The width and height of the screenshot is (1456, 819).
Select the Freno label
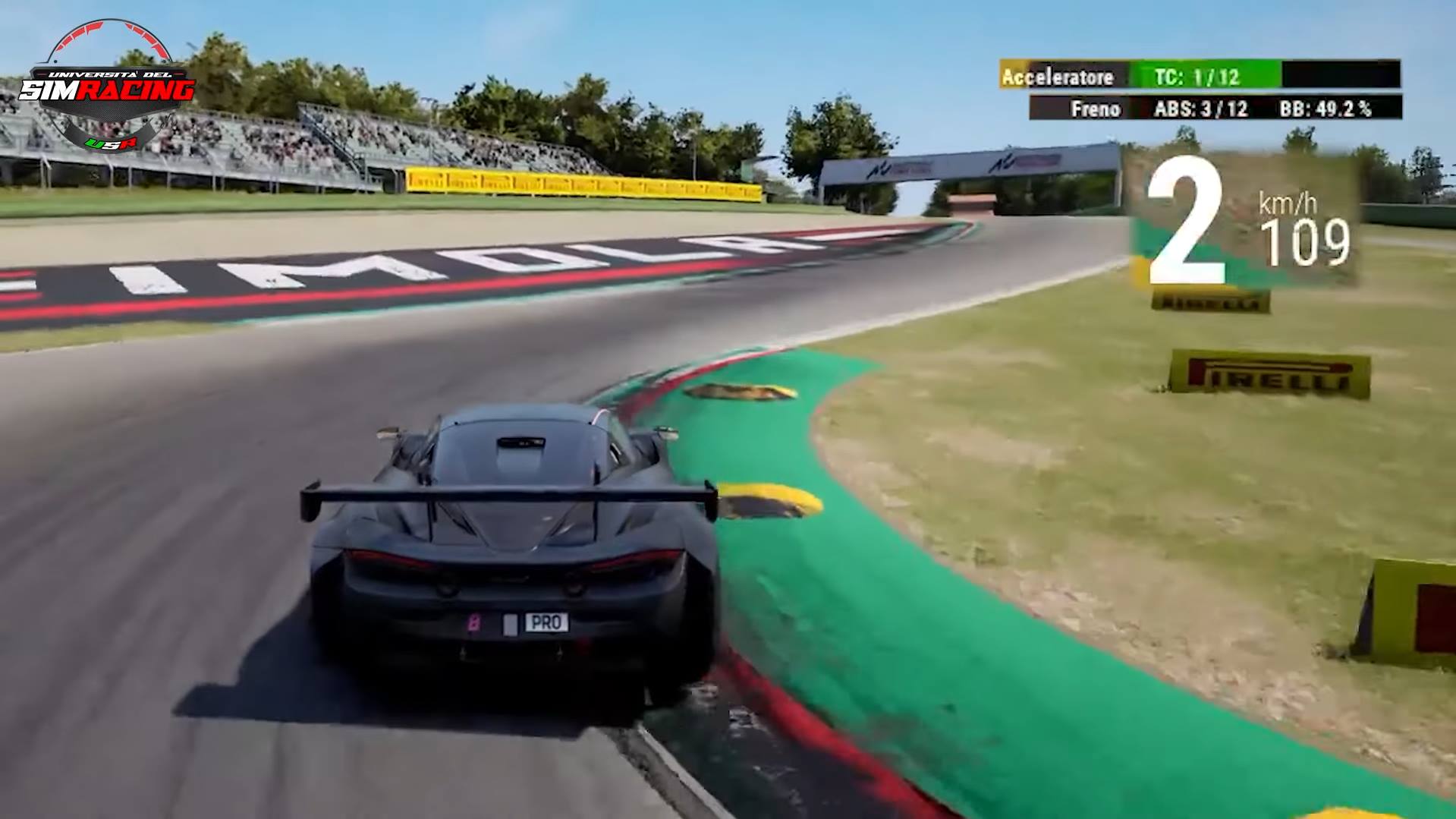(x=1096, y=109)
